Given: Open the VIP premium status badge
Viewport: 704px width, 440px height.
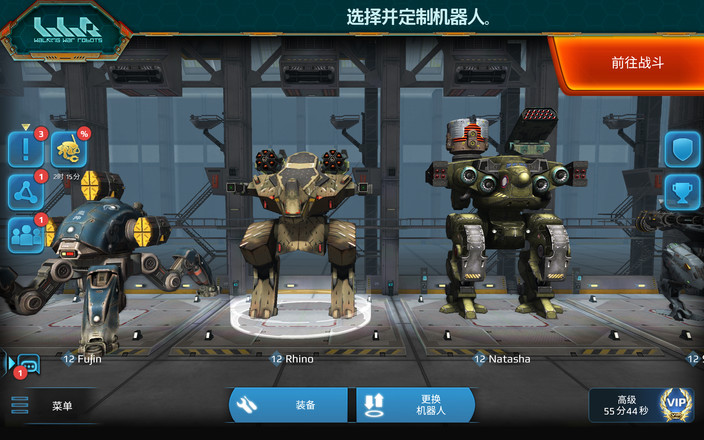Looking at the screenshot, I should (677, 405).
